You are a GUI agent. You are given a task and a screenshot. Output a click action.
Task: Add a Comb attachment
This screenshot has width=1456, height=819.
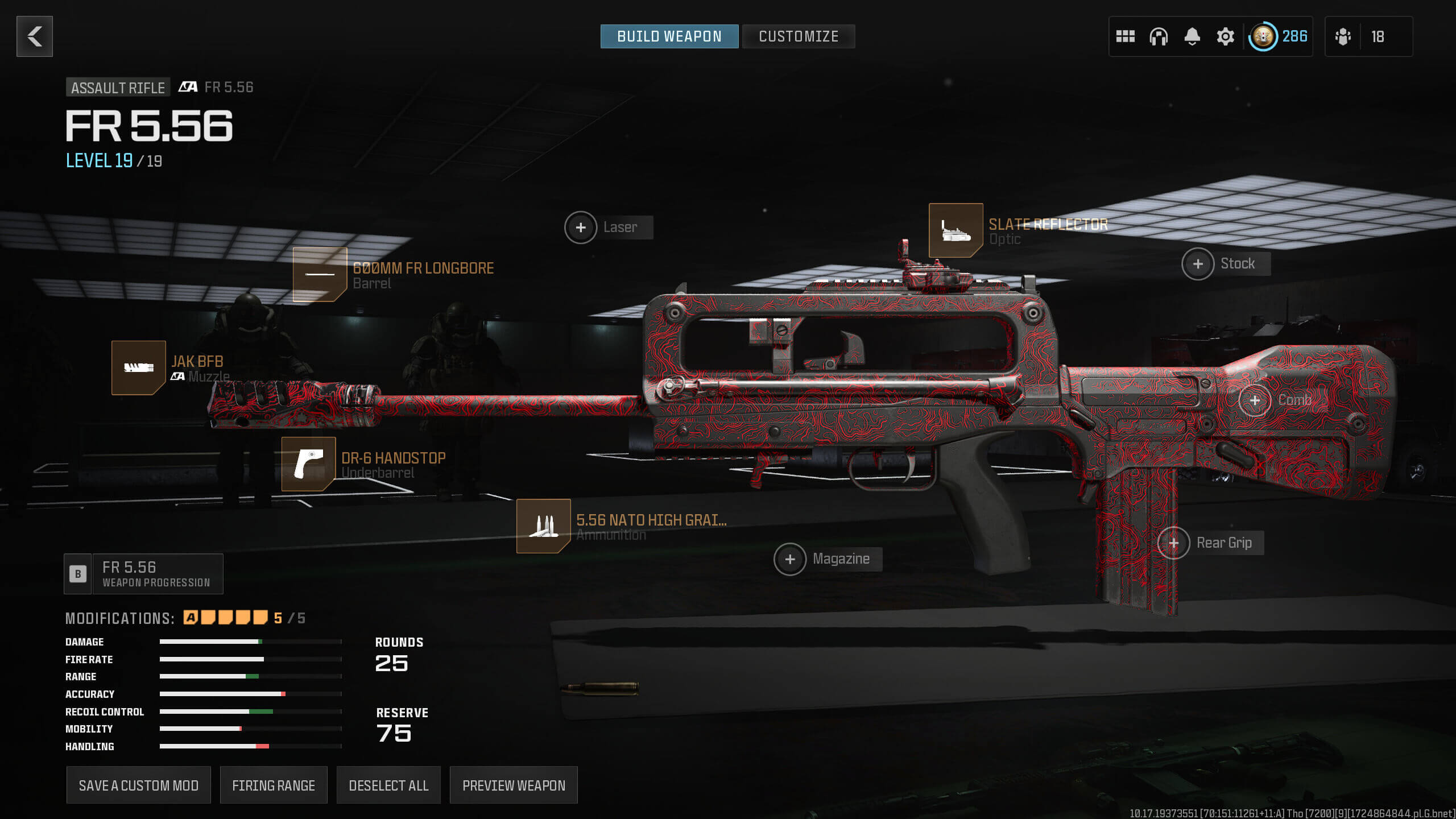coord(1255,400)
